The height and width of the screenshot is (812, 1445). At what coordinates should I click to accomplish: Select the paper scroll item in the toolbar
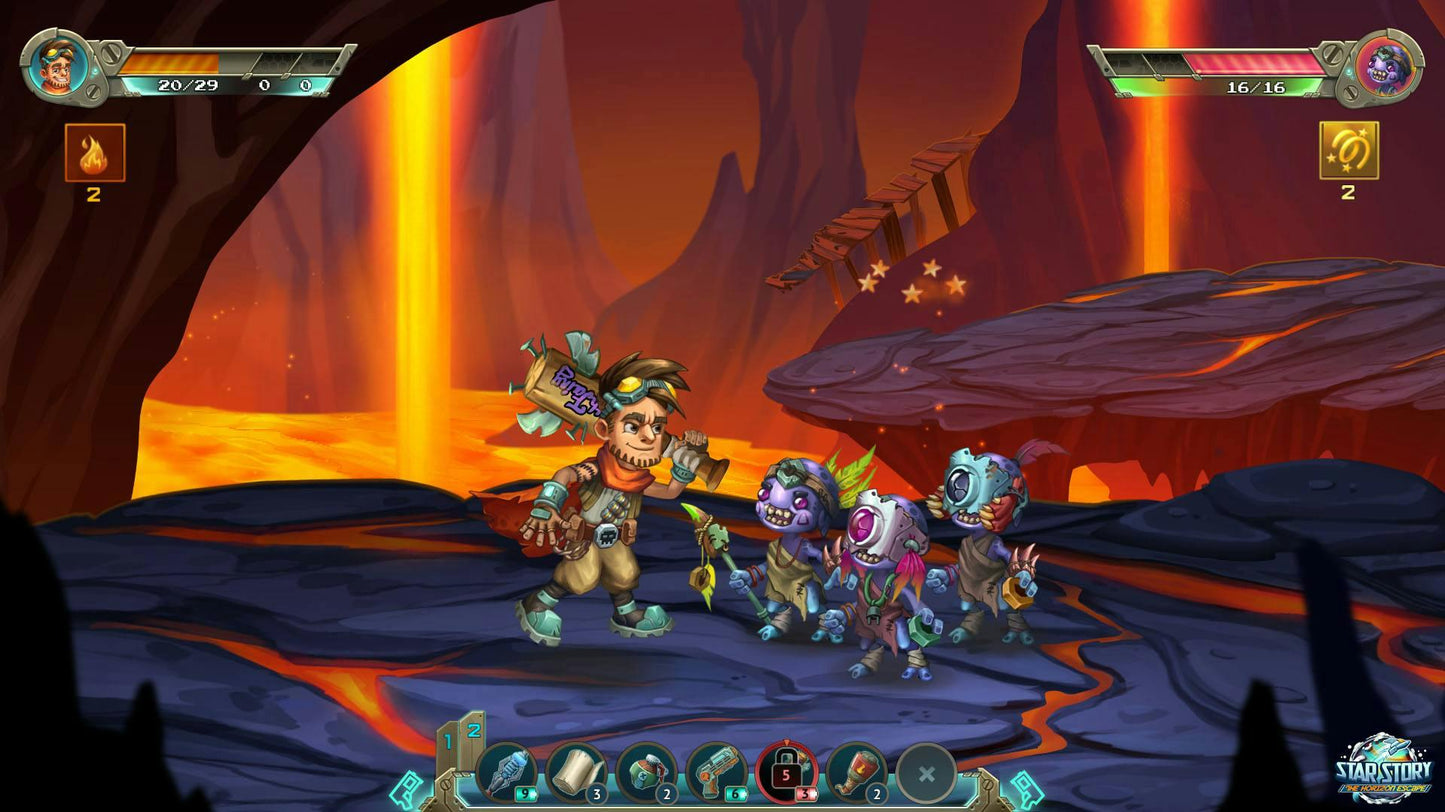pos(575,770)
